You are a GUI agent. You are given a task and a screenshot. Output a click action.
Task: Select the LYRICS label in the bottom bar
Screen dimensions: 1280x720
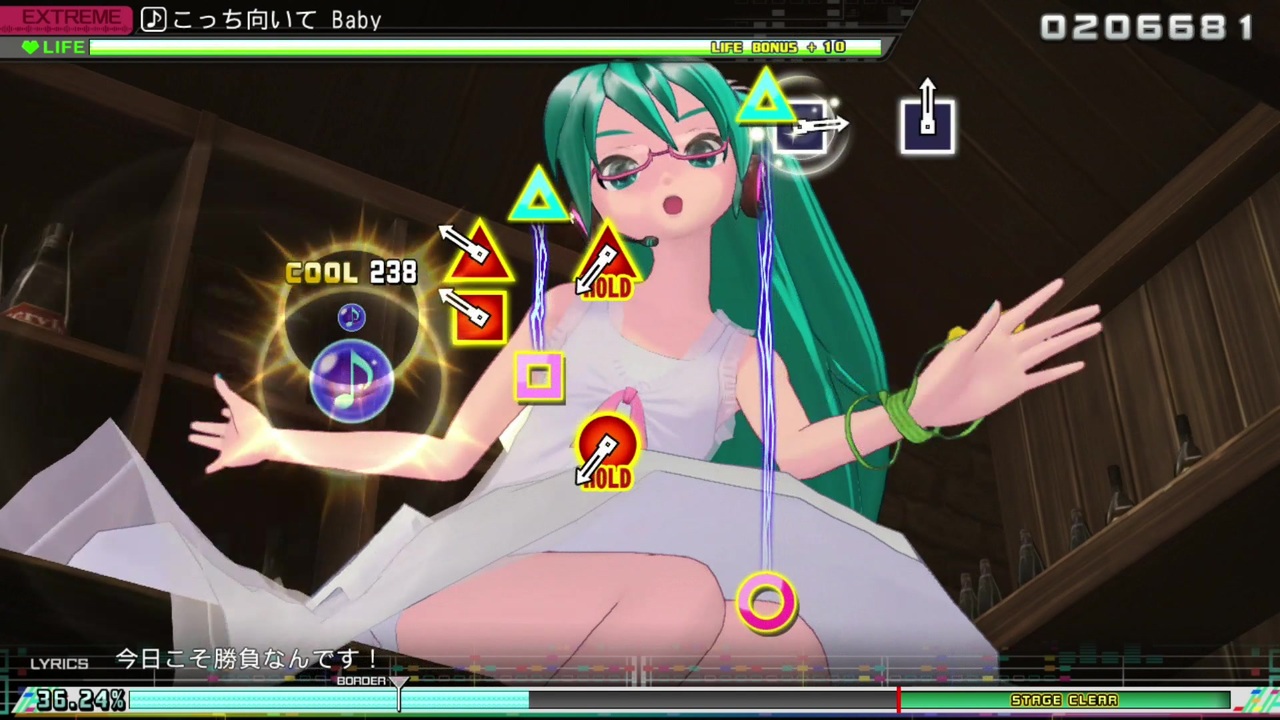pyautogui.click(x=58, y=662)
